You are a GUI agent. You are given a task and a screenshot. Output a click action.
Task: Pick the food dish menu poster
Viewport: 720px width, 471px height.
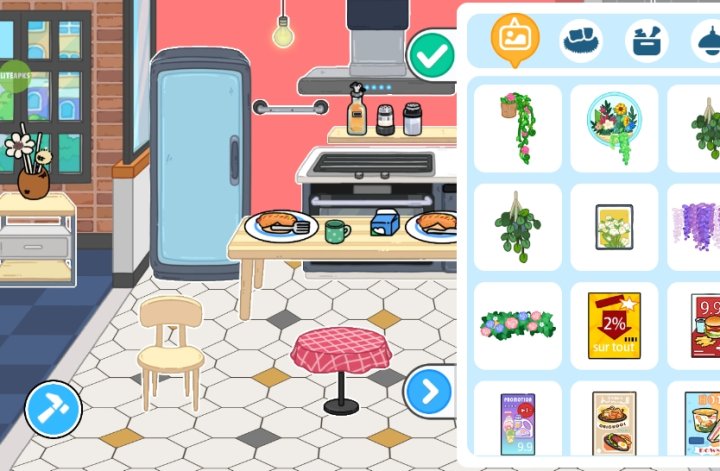tap(614, 424)
